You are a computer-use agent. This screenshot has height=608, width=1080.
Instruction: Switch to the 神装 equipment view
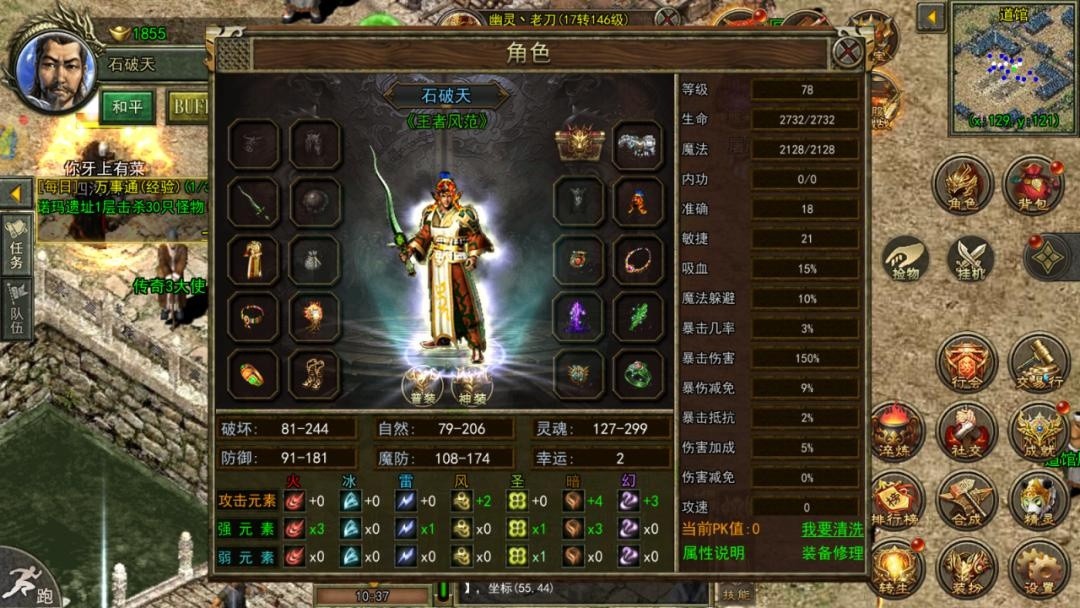coord(472,384)
